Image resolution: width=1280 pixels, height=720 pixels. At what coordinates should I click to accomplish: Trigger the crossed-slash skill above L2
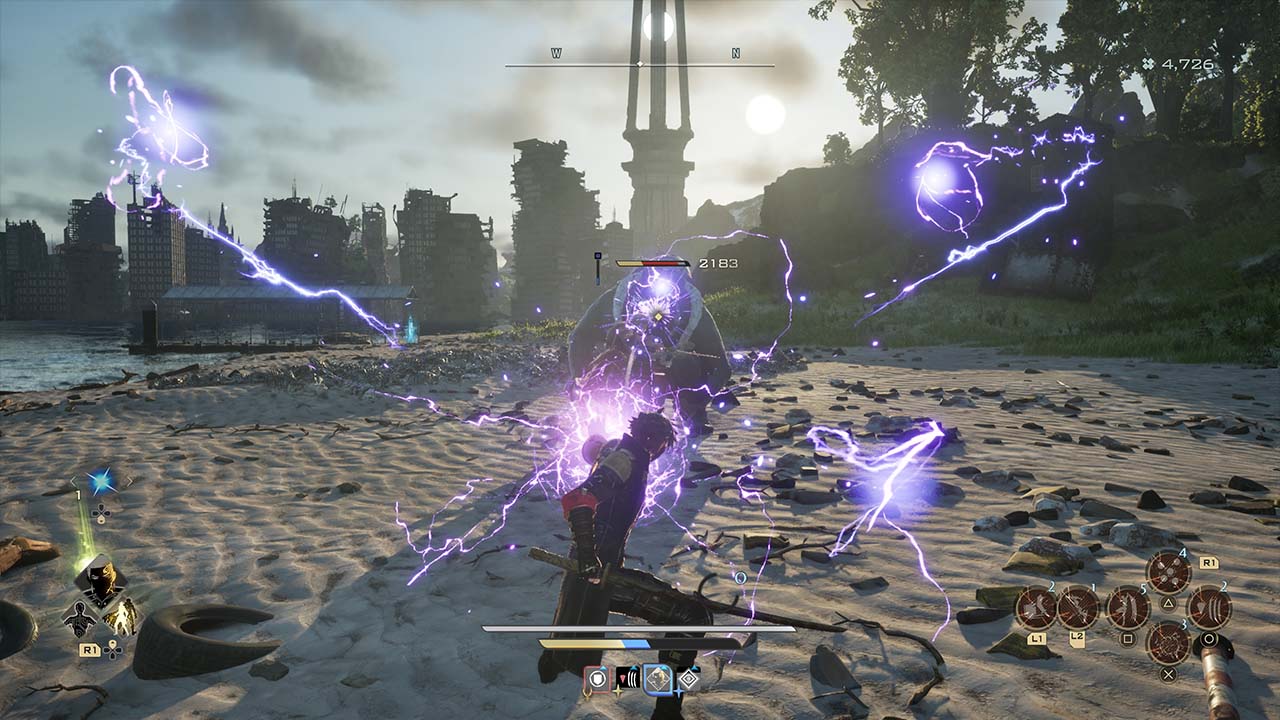pyautogui.click(x=1078, y=607)
